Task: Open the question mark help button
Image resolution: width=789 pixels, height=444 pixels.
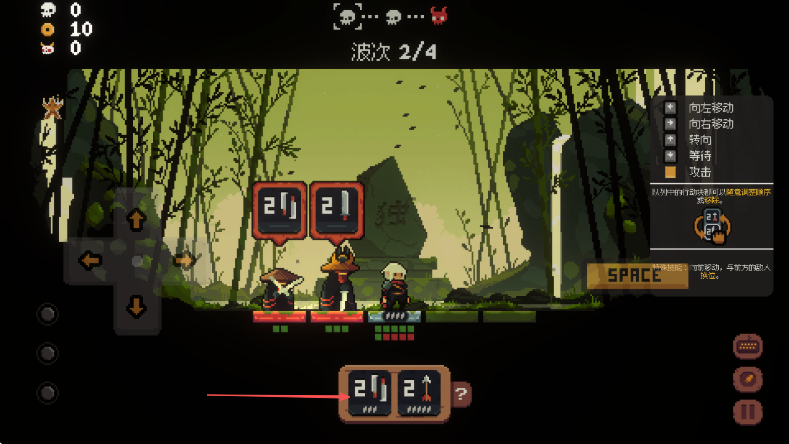Action: coord(461,394)
